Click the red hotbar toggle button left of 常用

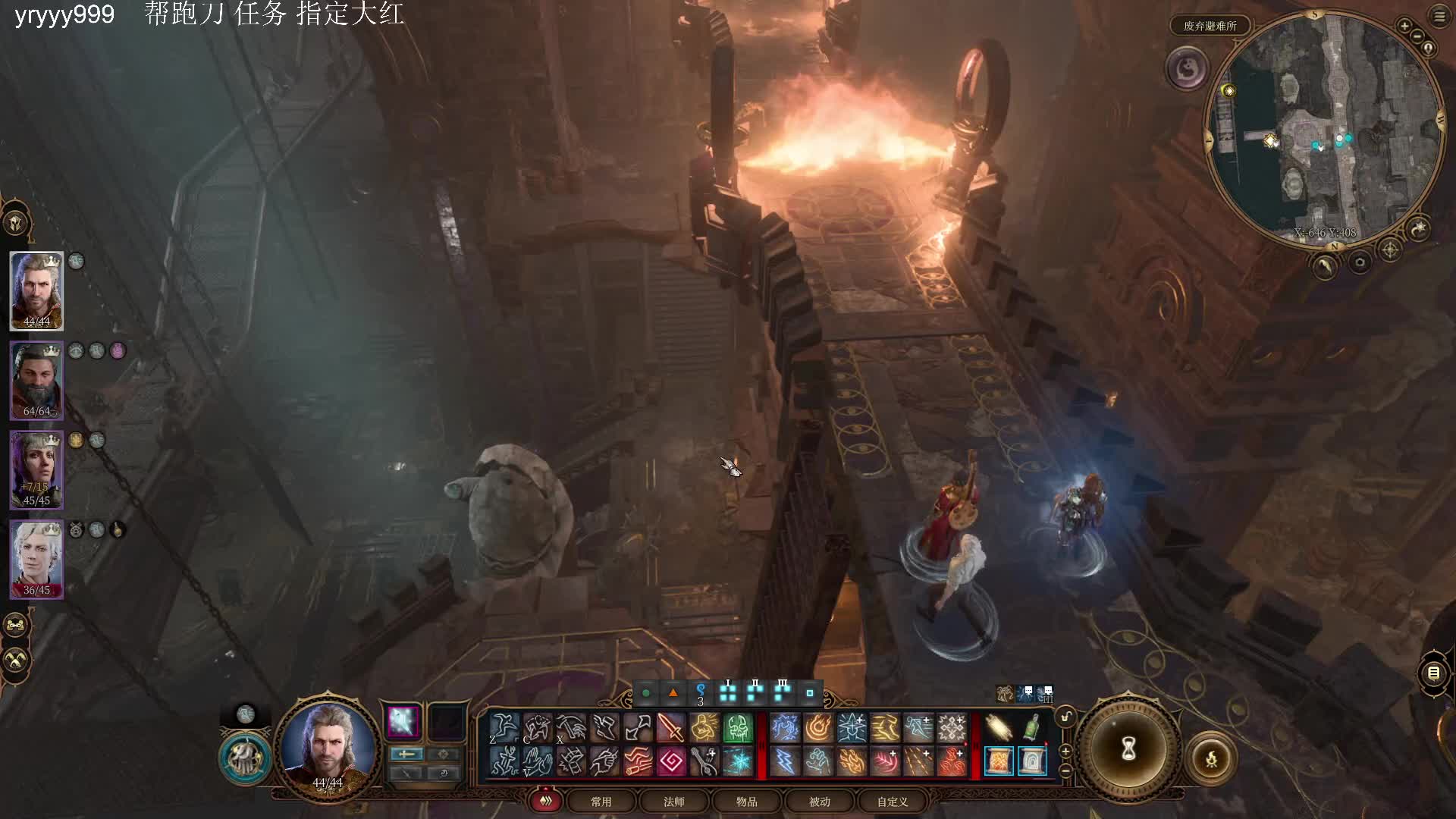click(x=545, y=801)
